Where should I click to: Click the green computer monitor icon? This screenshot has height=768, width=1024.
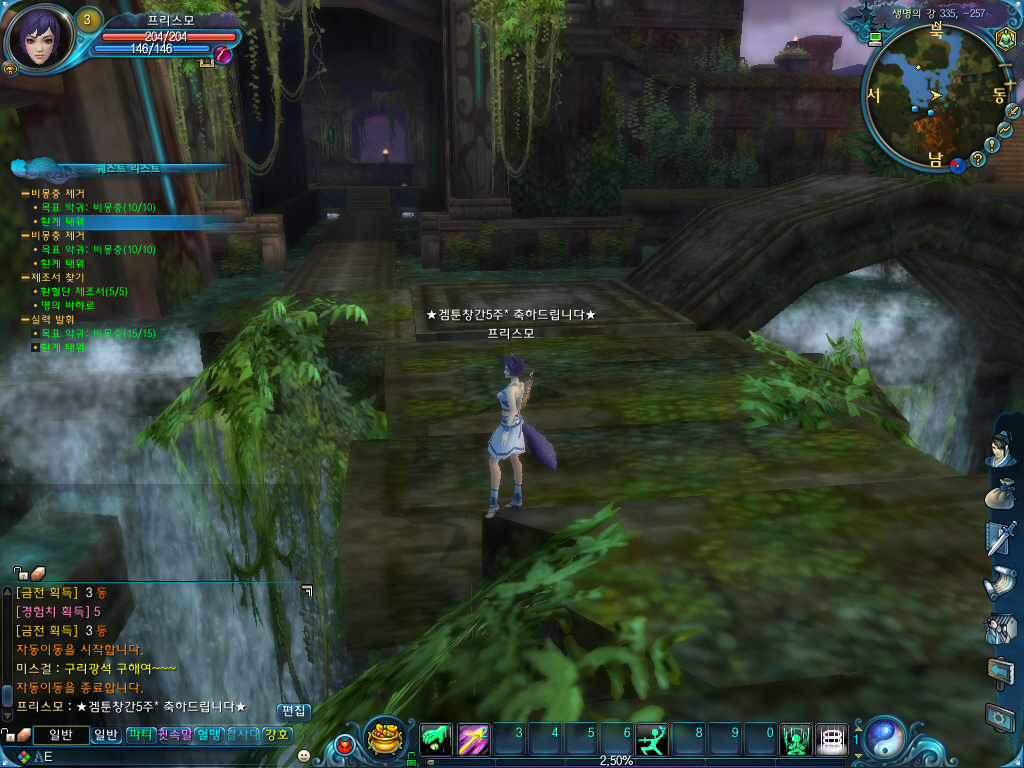click(876, 39)
